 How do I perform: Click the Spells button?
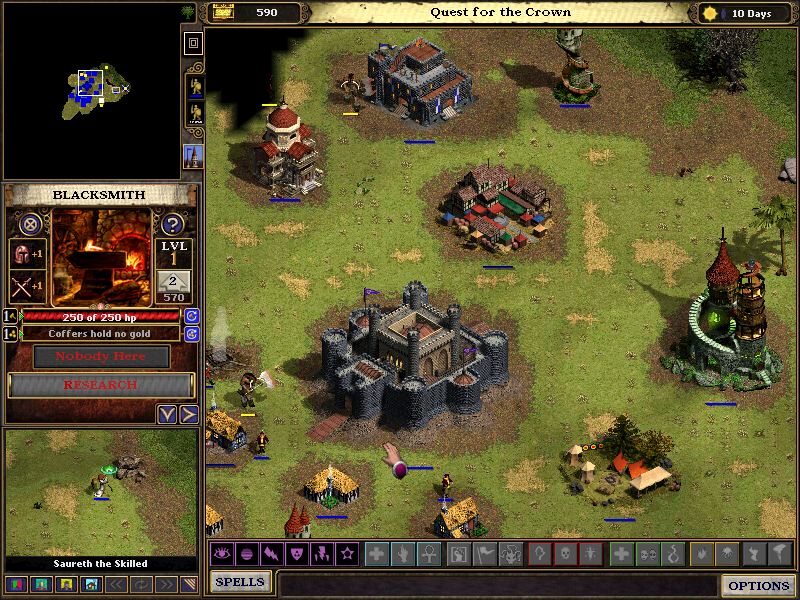click(240, 582)
